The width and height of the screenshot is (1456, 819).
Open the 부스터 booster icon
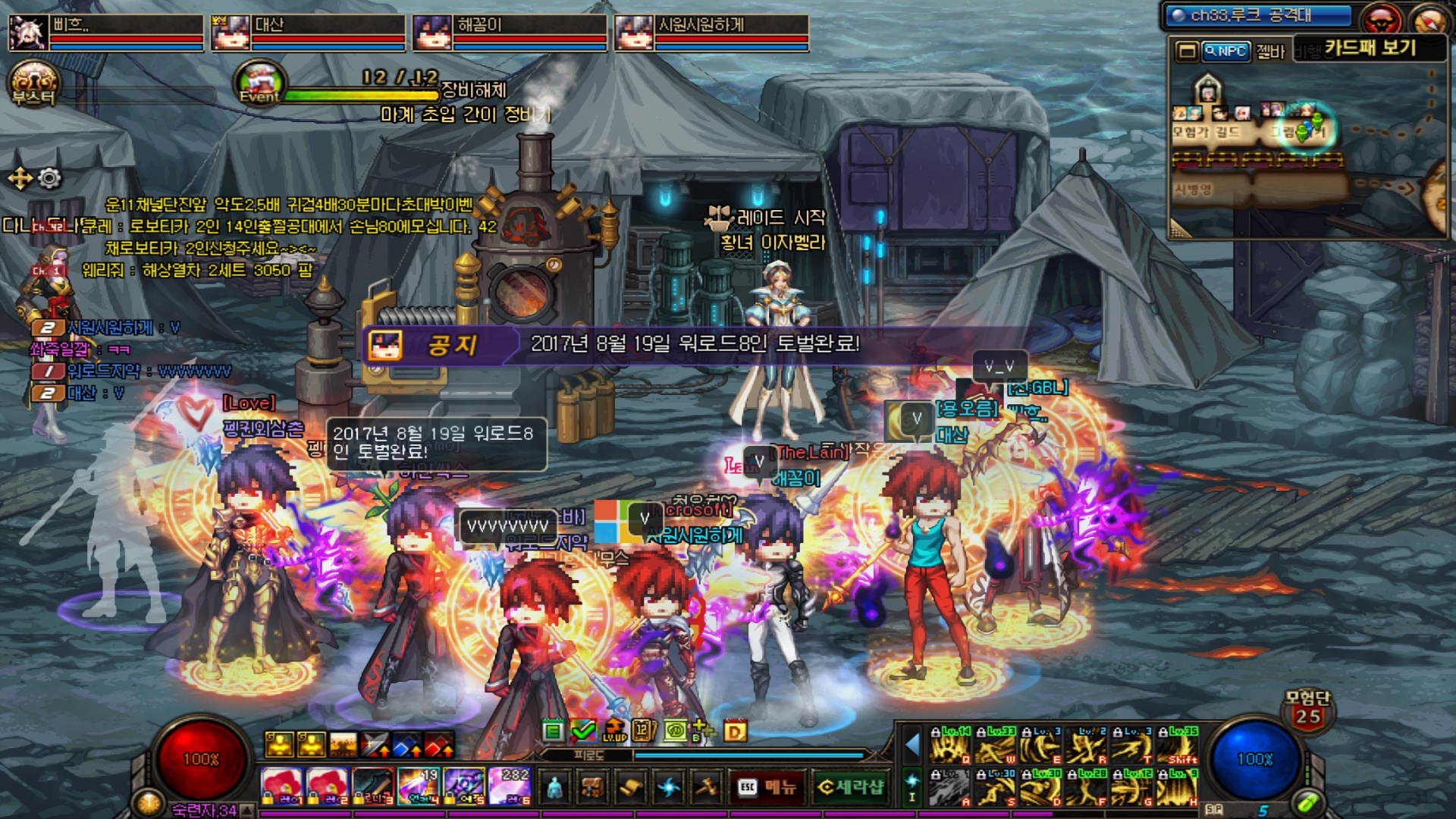pyautogui.click(x=33, y=83)
